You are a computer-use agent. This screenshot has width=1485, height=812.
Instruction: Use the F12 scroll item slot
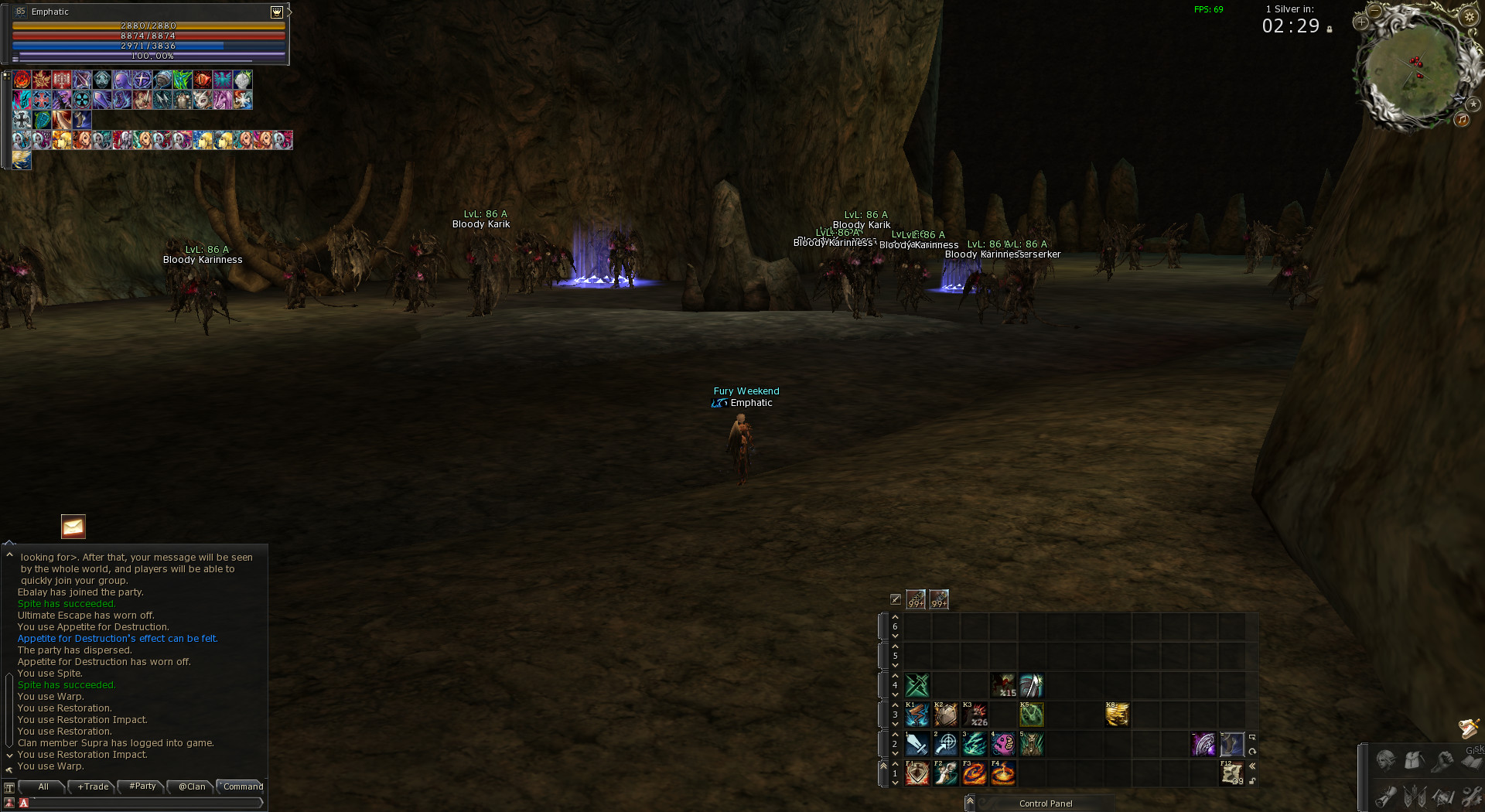(x=1231, y=773)
